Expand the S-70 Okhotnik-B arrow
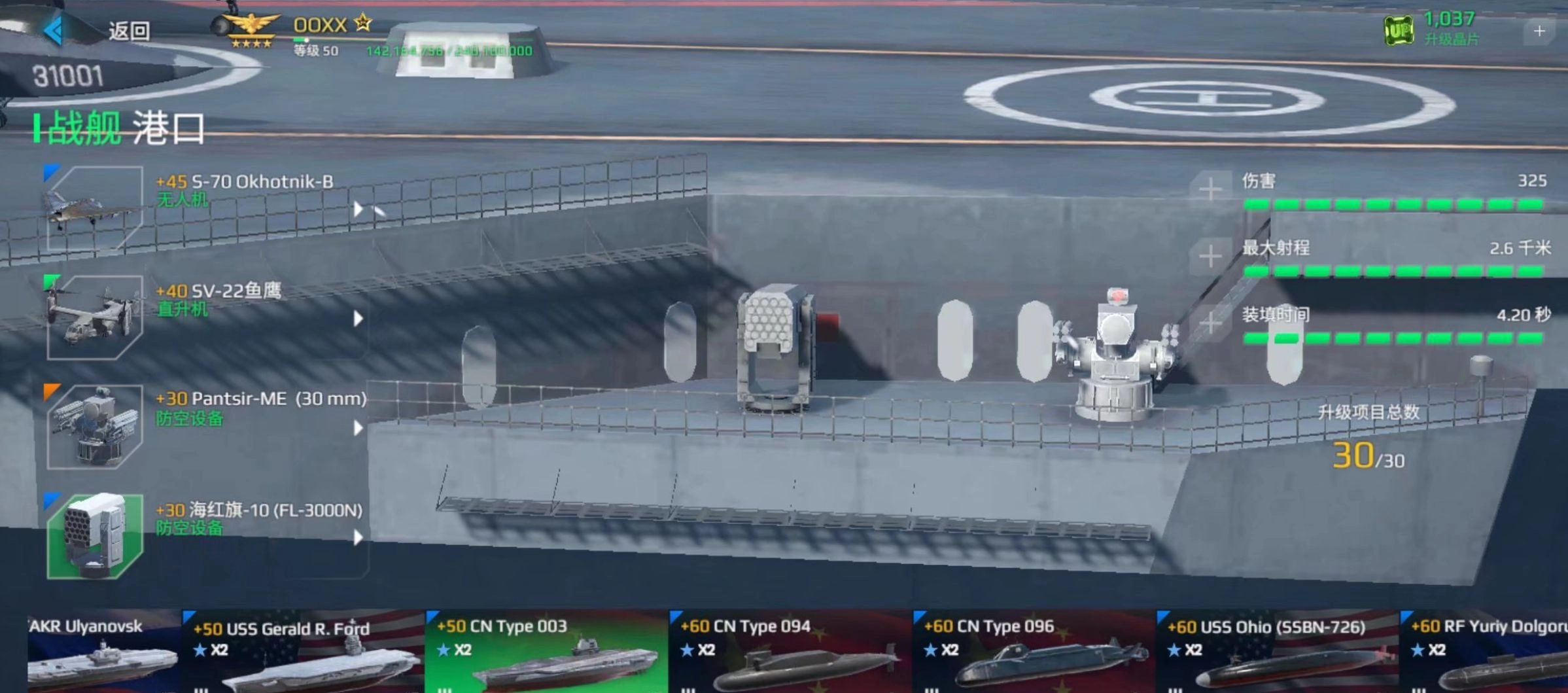 358,209
